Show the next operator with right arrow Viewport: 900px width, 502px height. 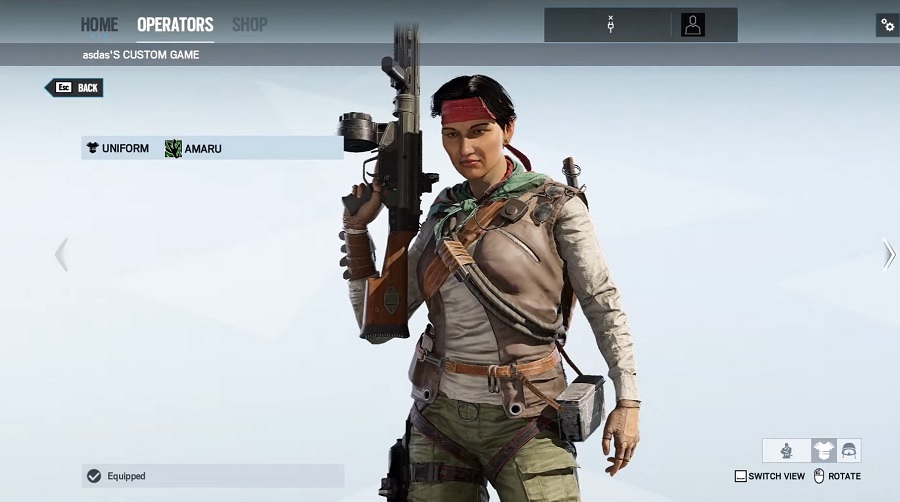click(x=888, y=254)
